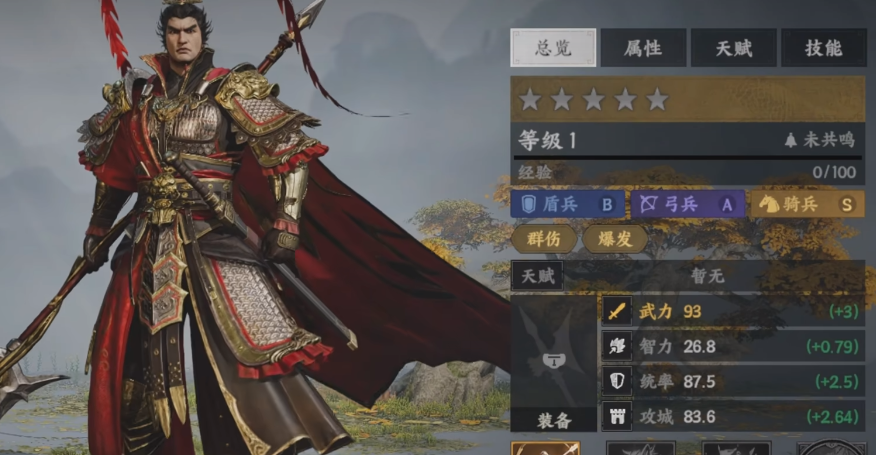Select the 天赋 talent tab

[x=733, y=48]
